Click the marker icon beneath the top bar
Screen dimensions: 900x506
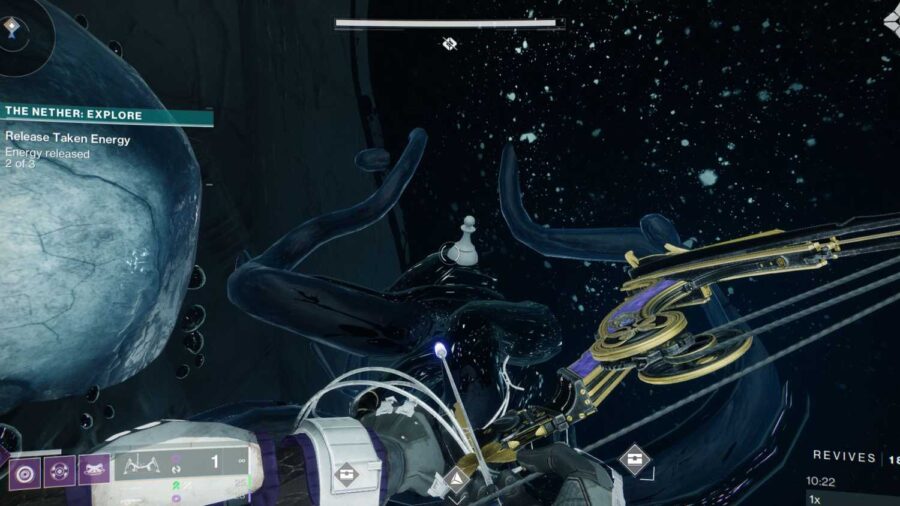(x=450, y=43)
